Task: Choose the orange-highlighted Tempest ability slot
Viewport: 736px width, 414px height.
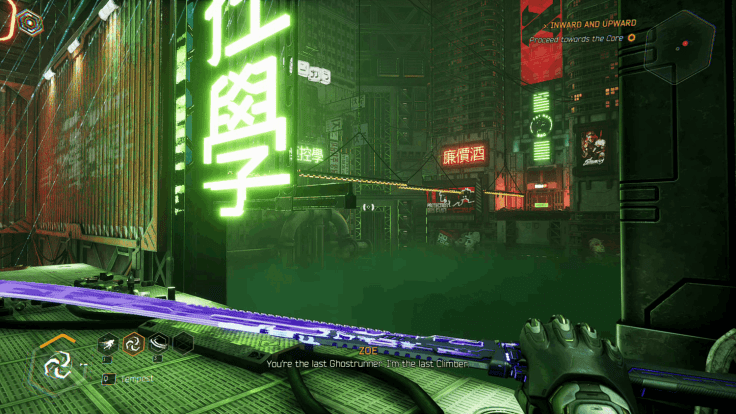Action: [132, 344]
